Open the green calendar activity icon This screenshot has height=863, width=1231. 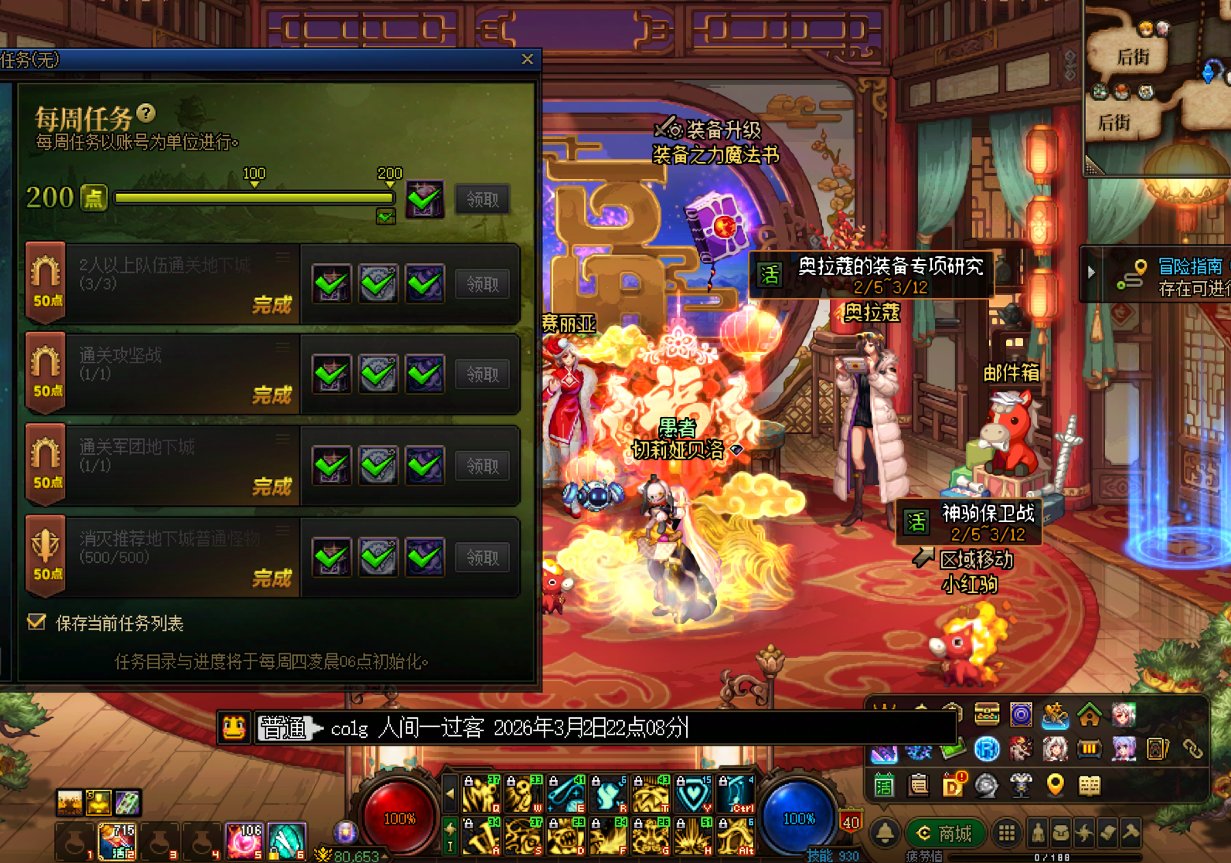(x=884, y=785)
